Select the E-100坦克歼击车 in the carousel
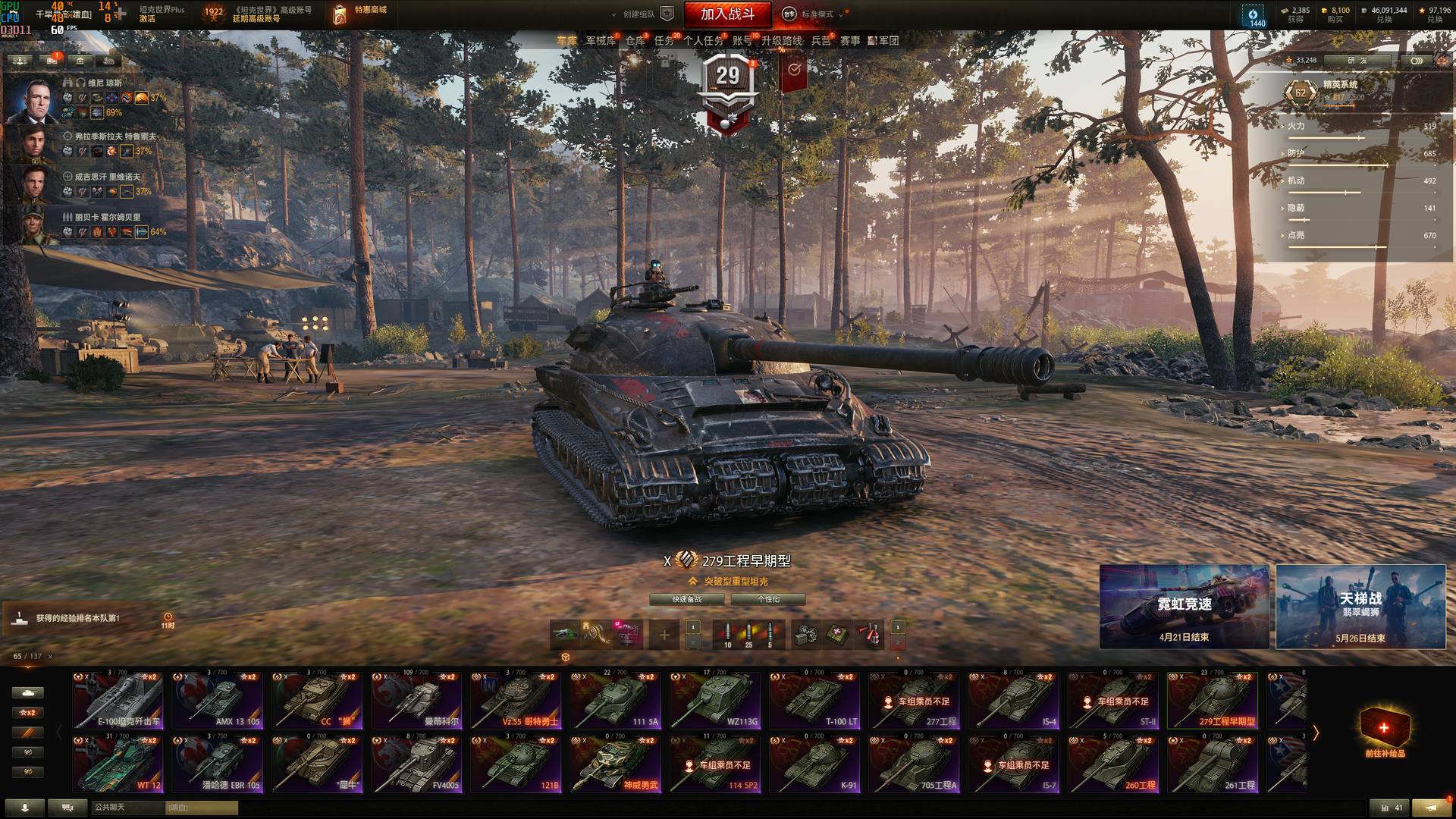 [x=118, y=700]
